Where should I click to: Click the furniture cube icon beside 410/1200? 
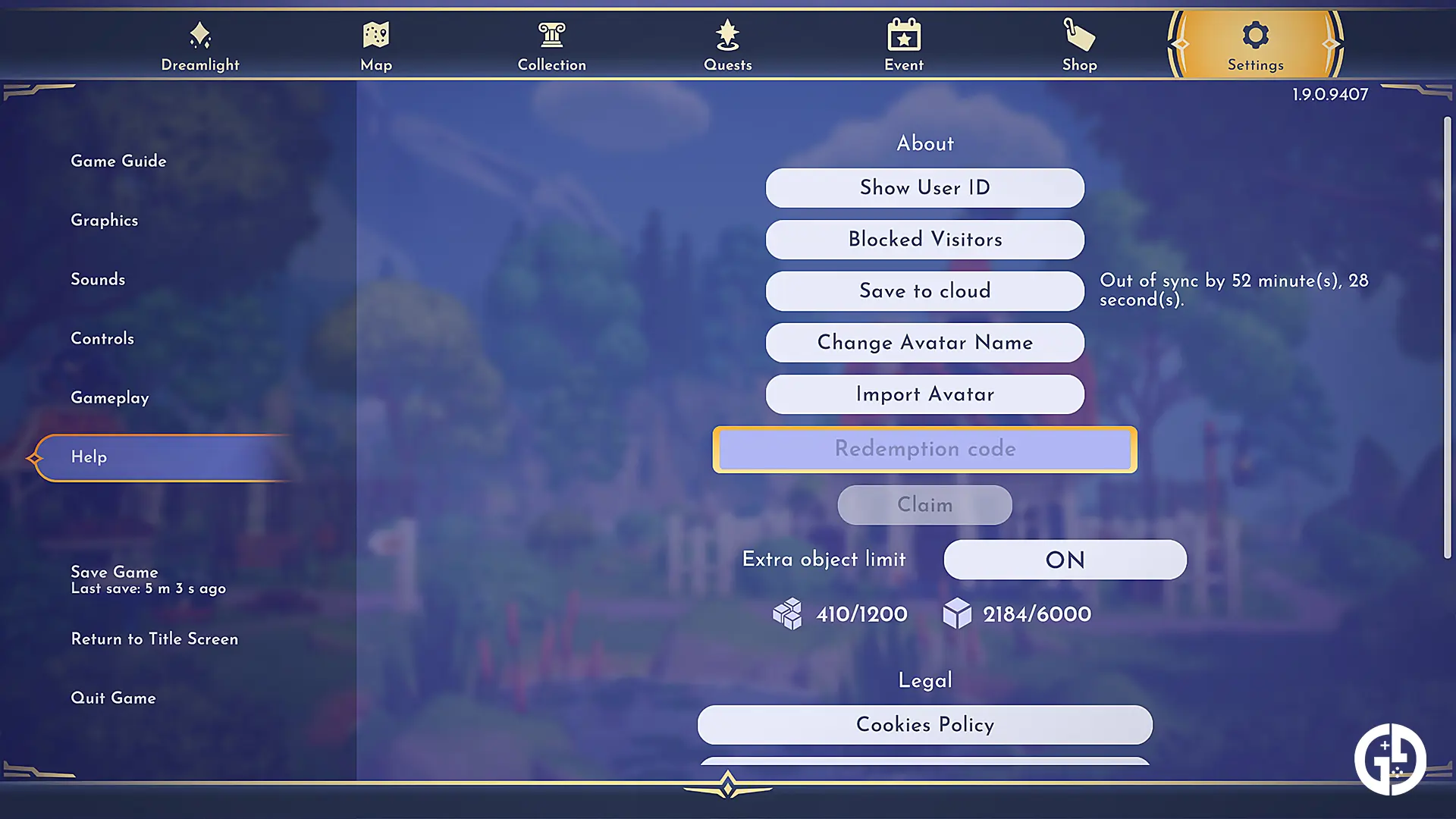[x=789, y=614]
